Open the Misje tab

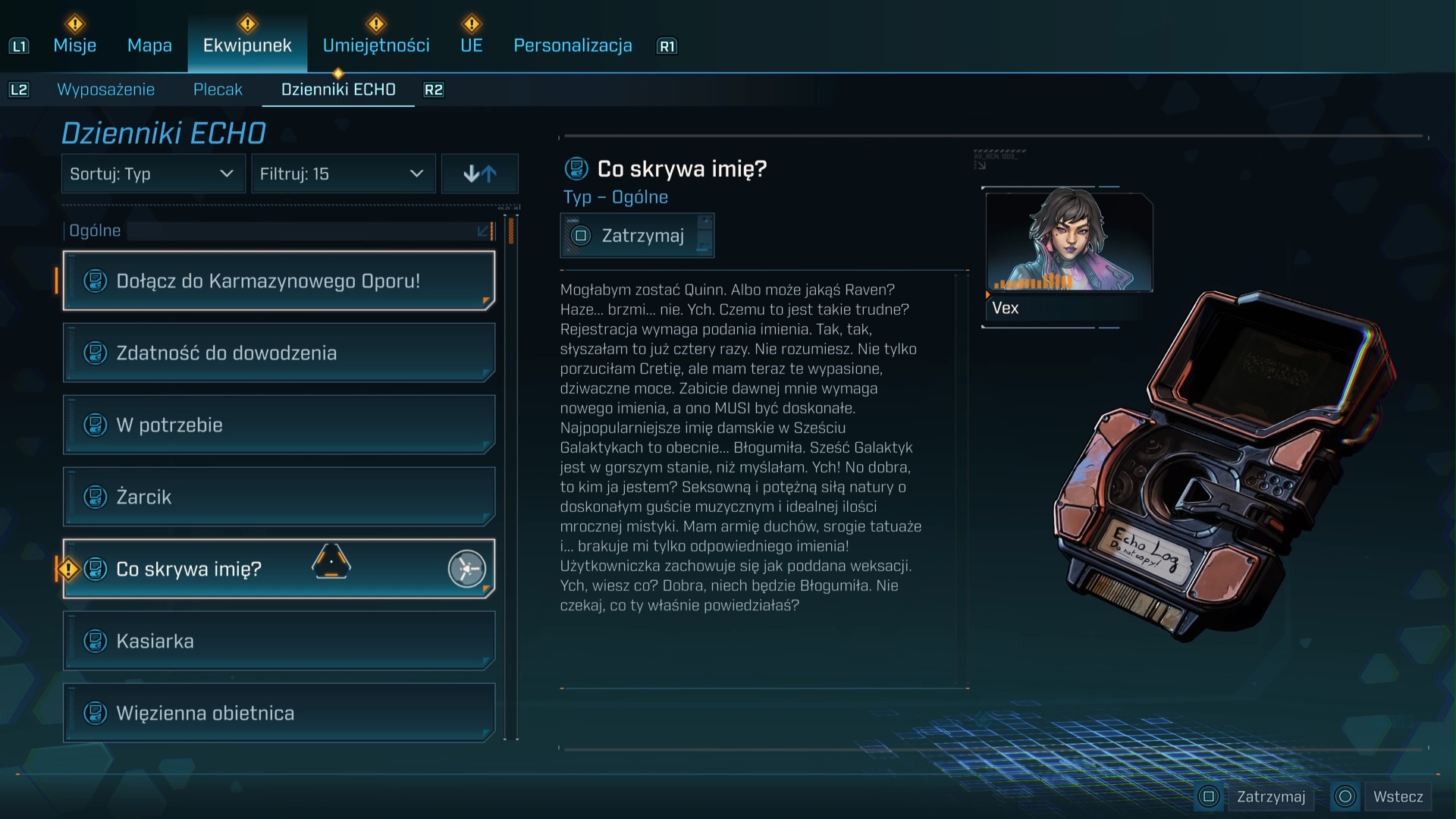click(x=74, y=45)
